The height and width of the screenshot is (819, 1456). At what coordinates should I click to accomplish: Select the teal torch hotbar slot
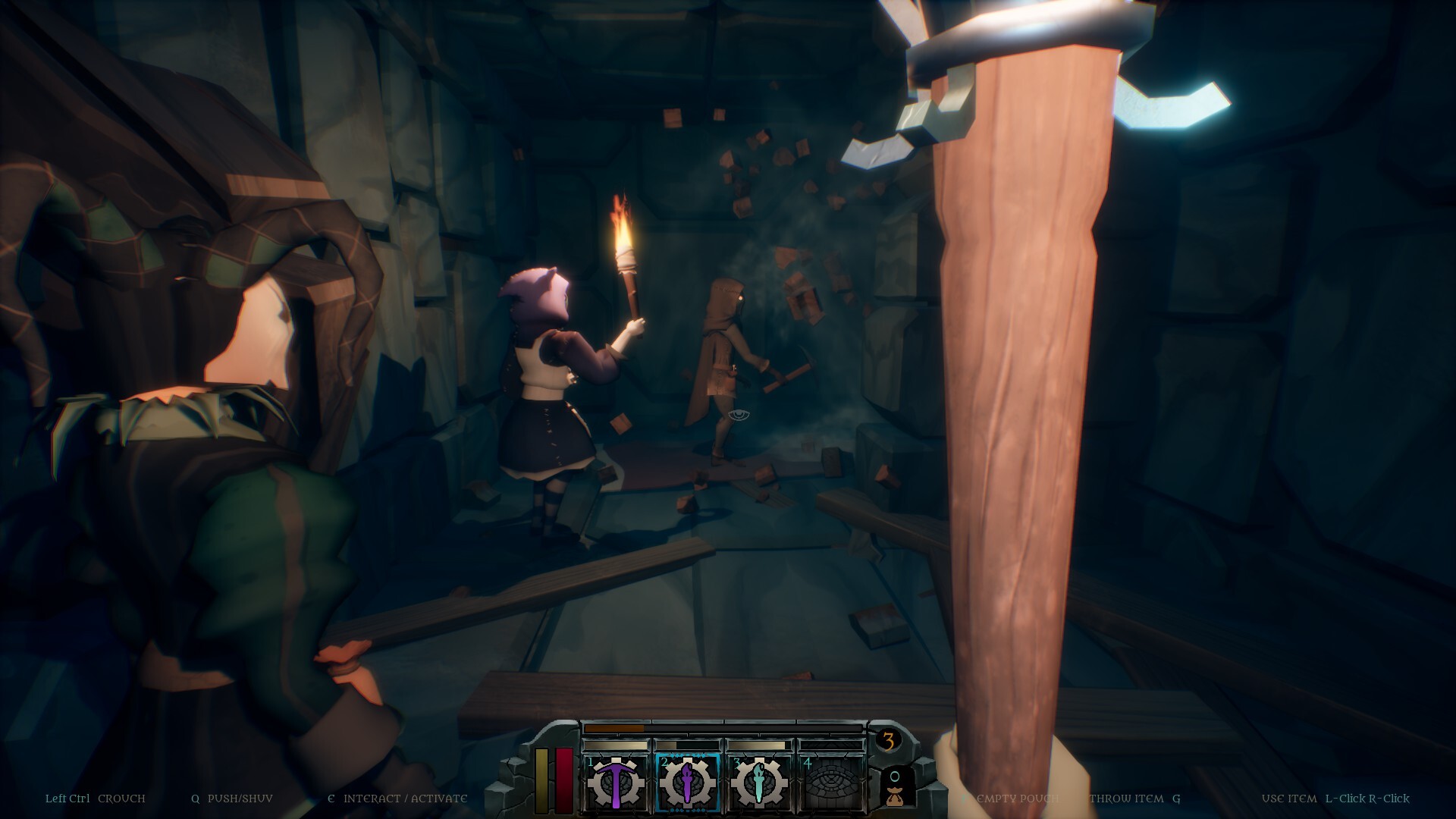[x=759, y=783]
